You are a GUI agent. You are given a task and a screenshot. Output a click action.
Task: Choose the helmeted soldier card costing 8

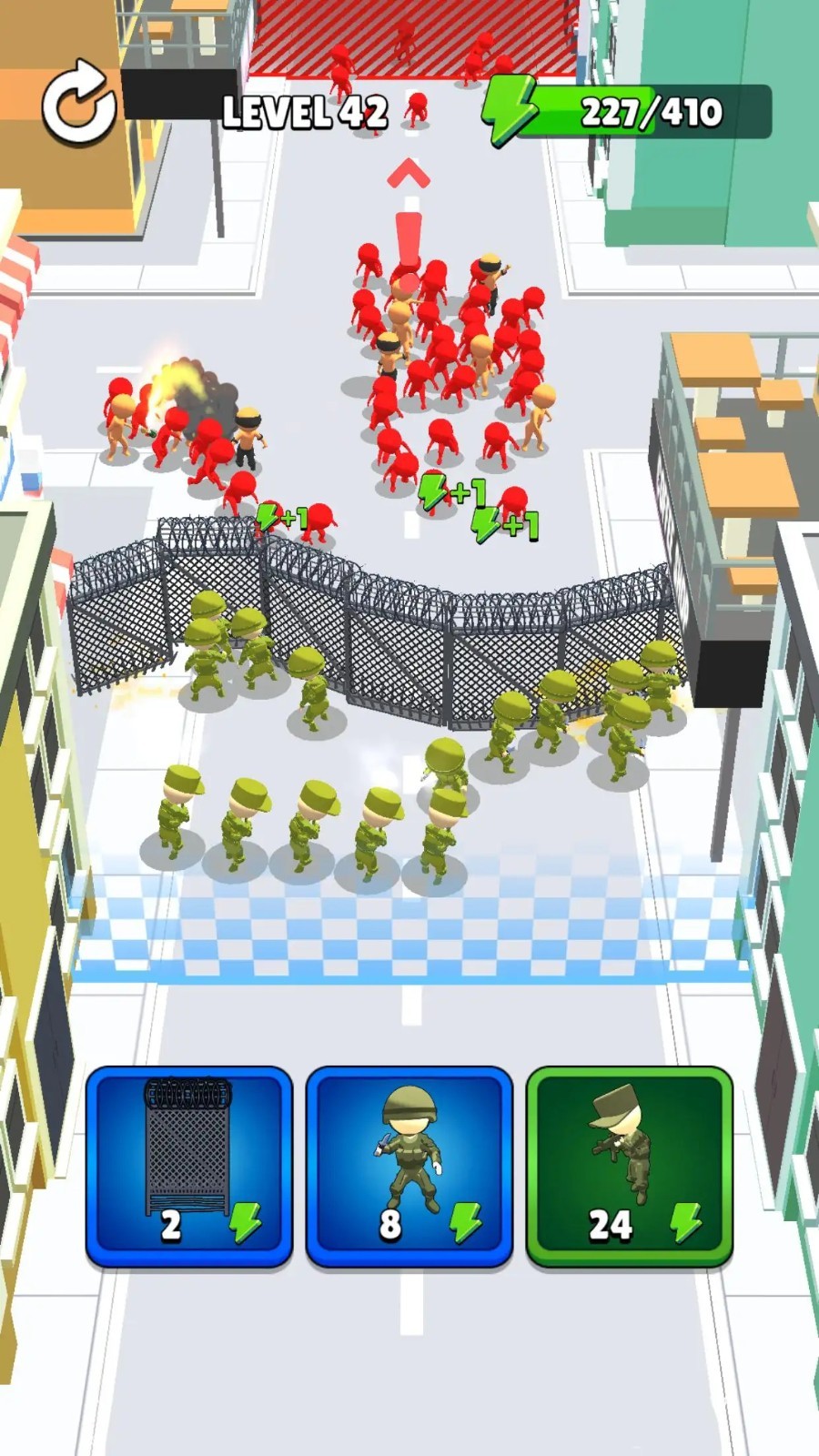tap(409, 1167)
